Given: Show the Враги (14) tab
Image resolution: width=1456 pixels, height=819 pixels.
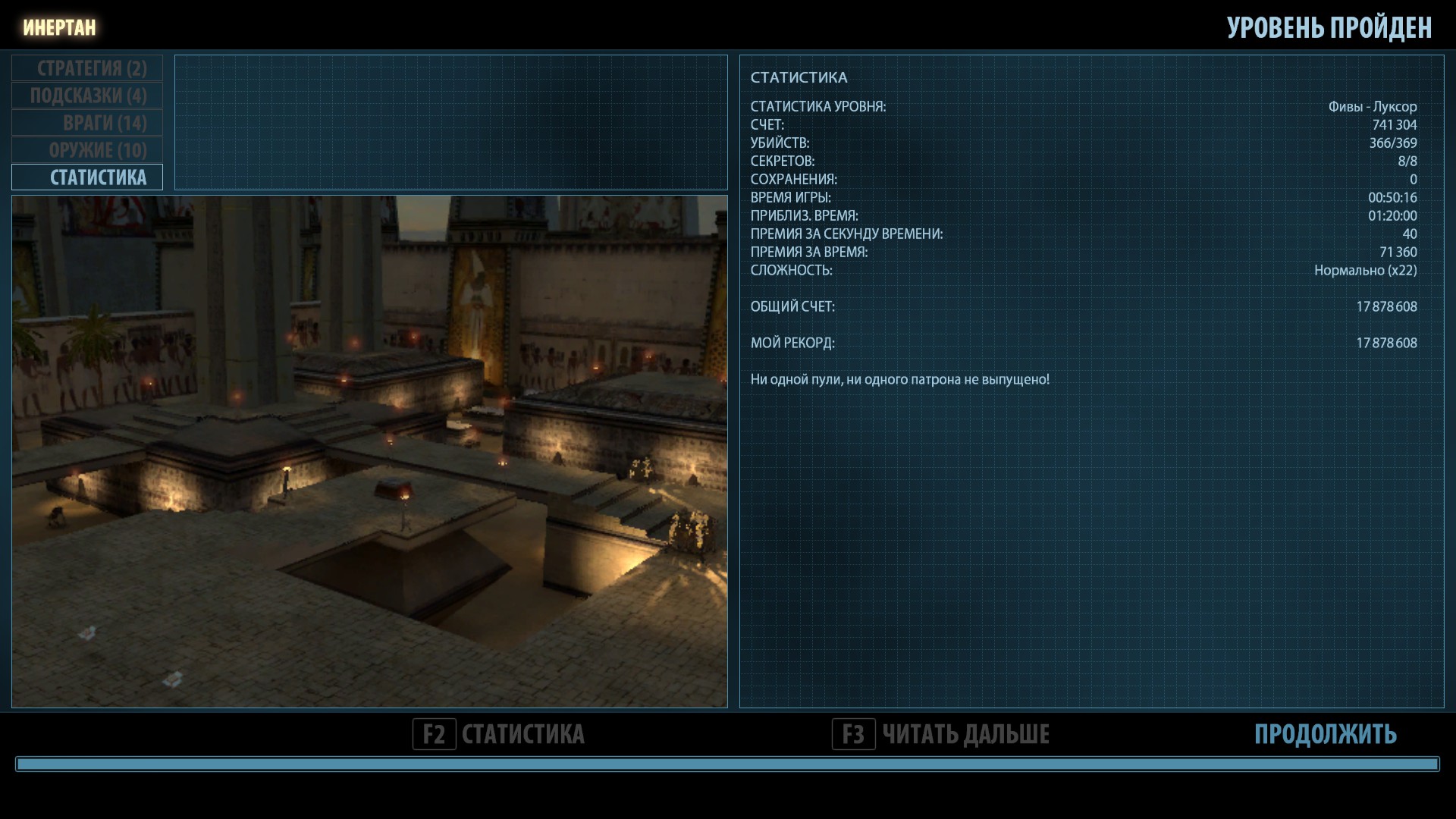Looking at the screenshot, I should (x=87, y=123).
